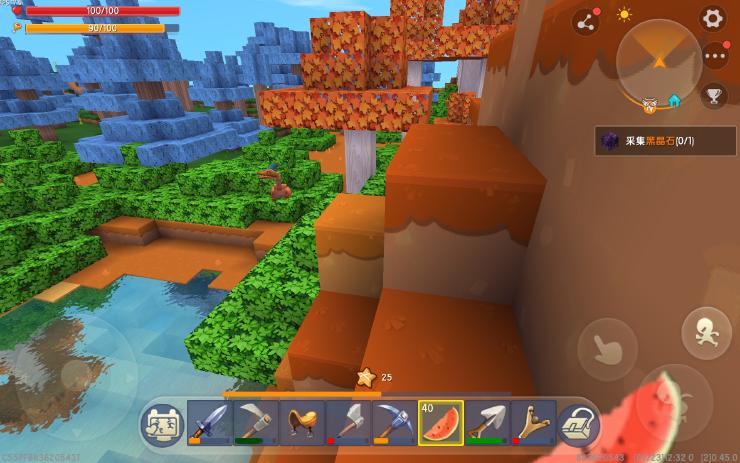Image resolution: width=740 pixels, height=463 pixels.
Task: Open the three-dots more options menu
Action: pyautogui.click(x=713, y=56)
